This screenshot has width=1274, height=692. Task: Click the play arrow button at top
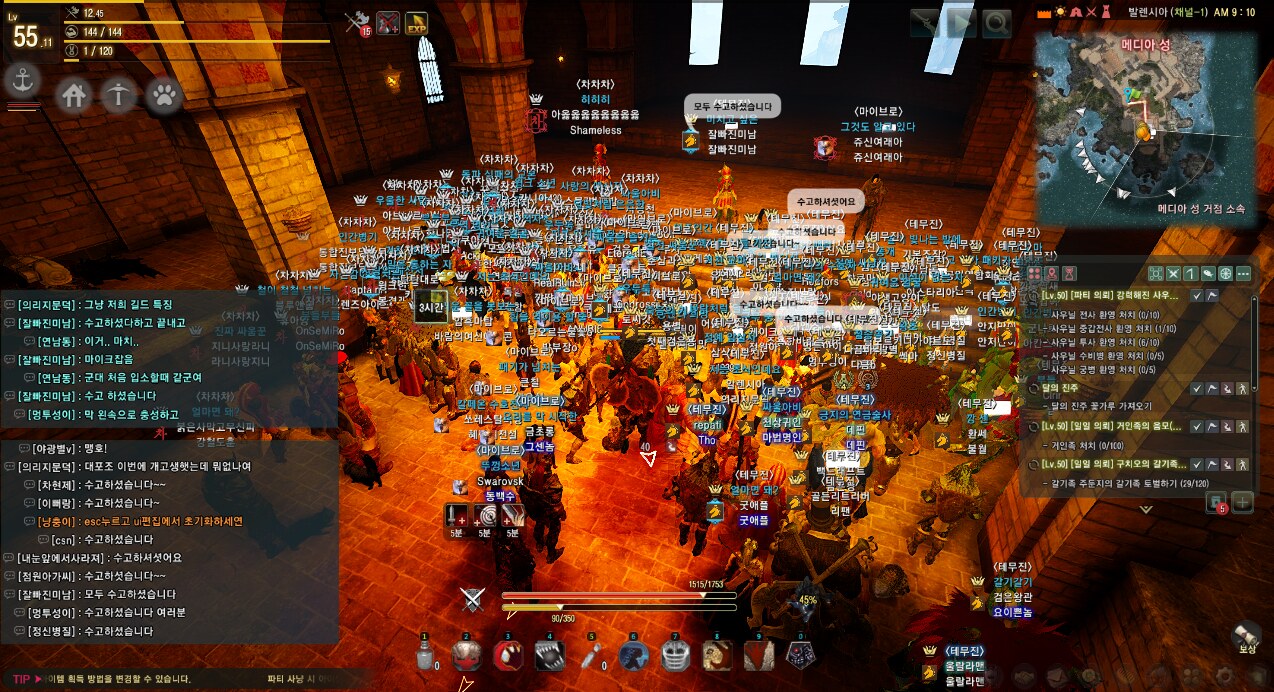coord(962,22)
